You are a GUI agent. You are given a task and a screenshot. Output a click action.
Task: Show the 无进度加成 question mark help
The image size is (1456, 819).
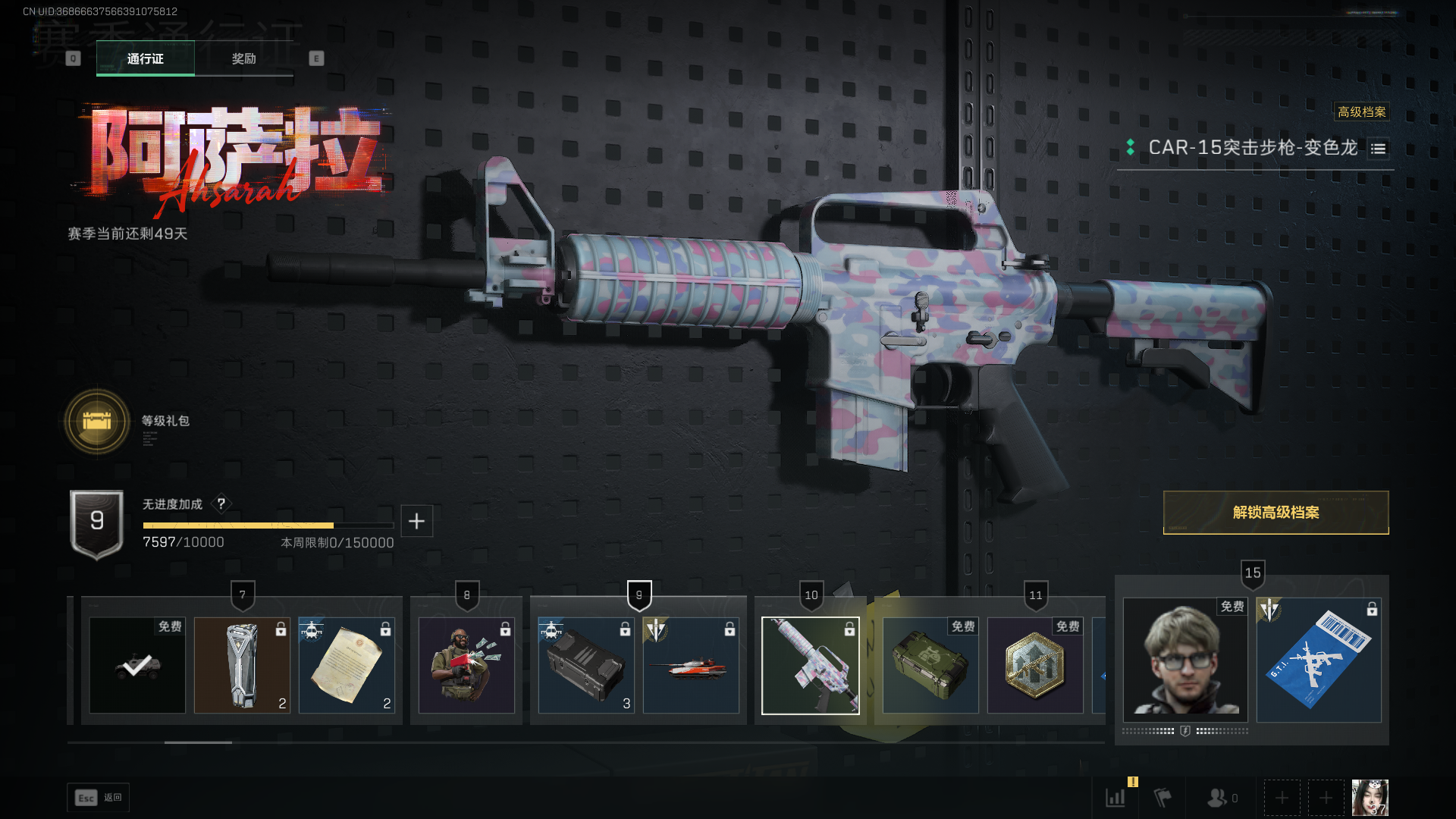pyautogui.click(x=221, y=504)
